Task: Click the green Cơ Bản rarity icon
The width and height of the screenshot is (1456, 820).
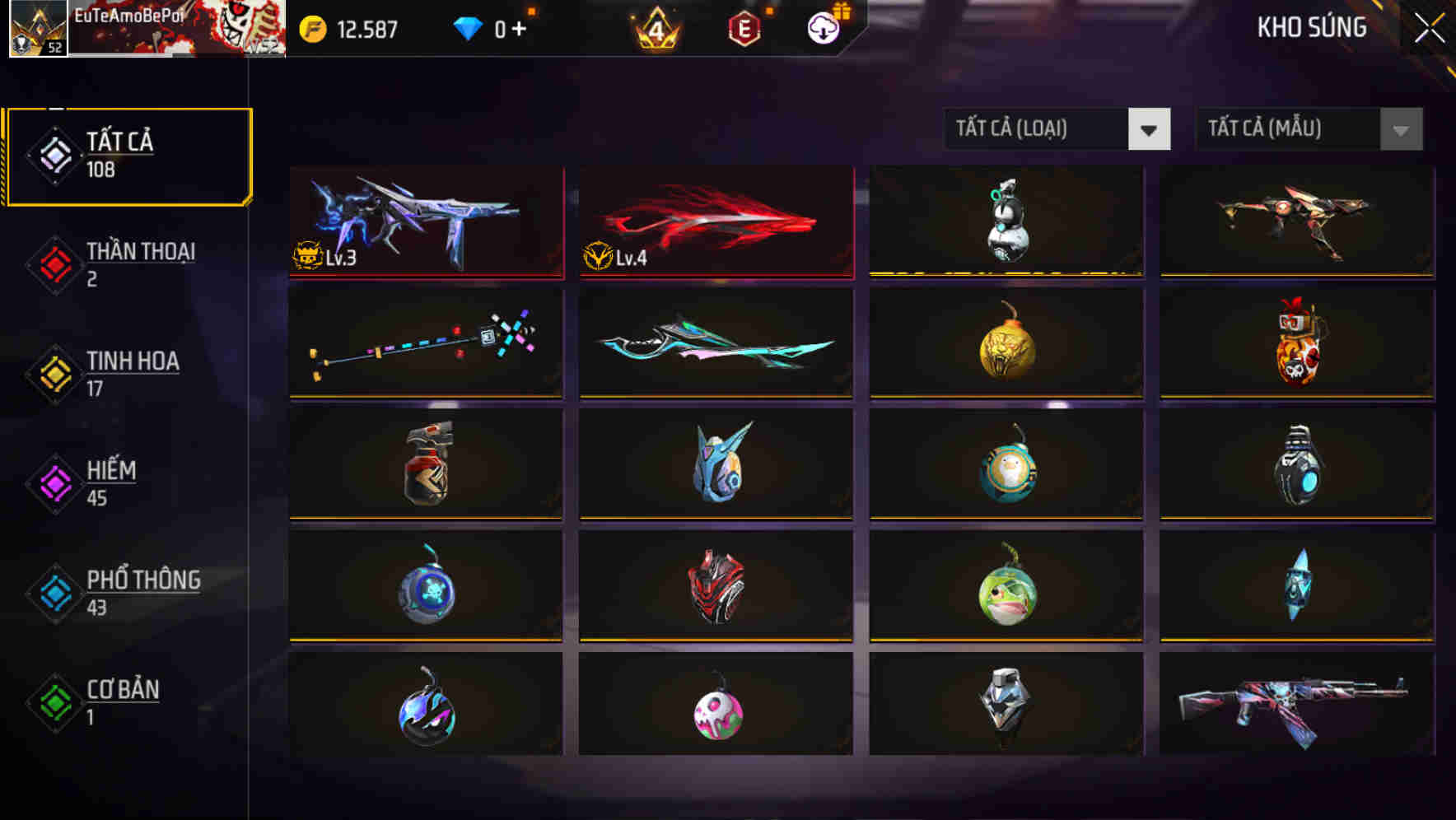Action: point(54,701)
